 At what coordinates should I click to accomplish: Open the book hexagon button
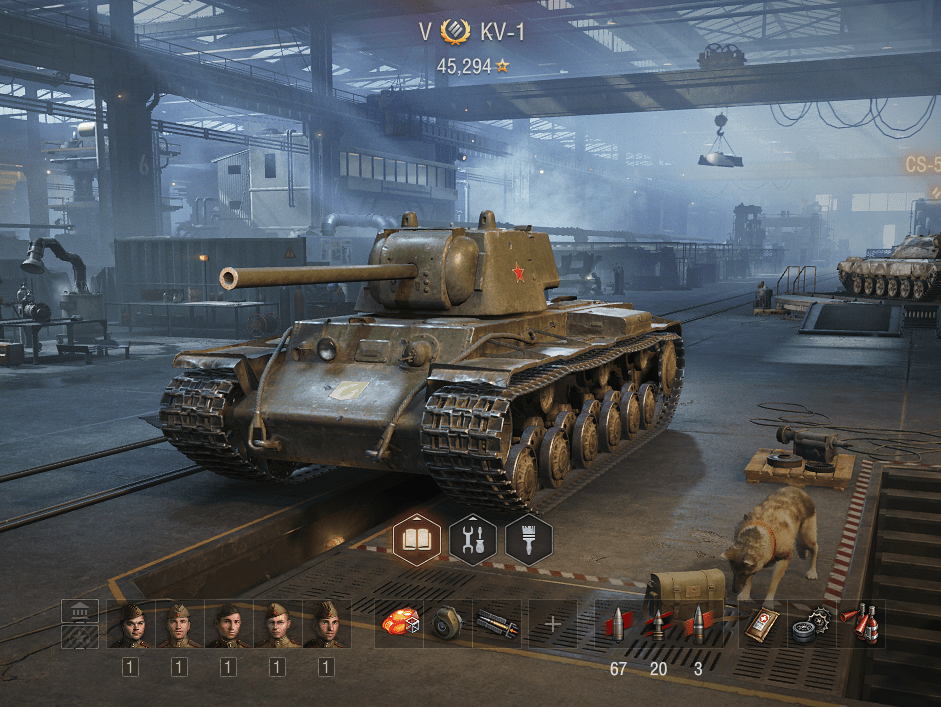pyautogui.click(x=417, y=541)
